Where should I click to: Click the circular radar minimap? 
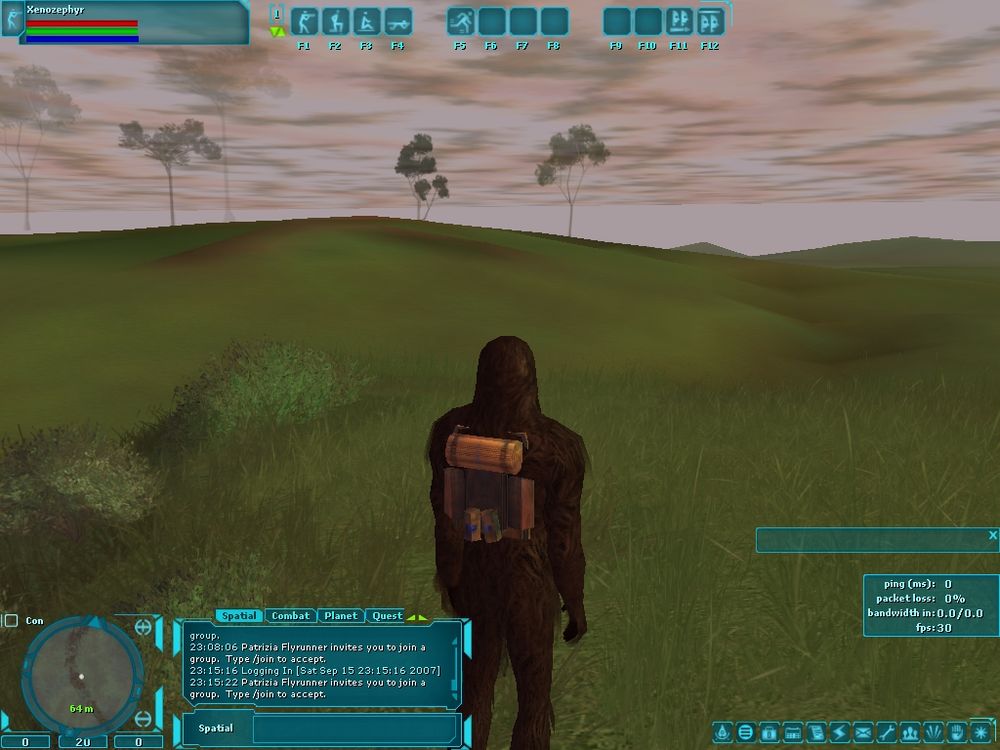(80, 675)
